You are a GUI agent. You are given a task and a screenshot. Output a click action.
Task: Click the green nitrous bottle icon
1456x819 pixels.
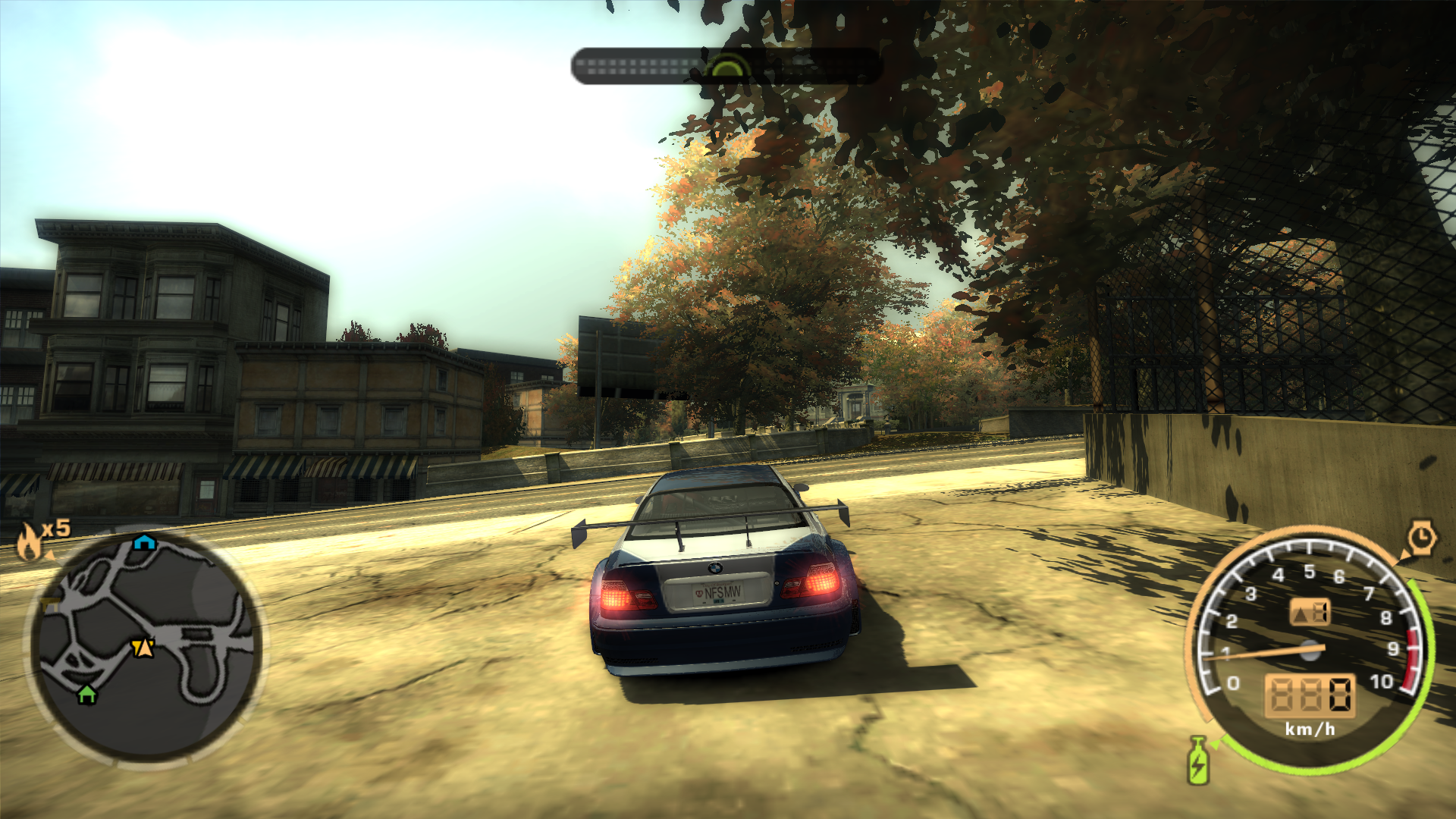[x=1197, y=763]
